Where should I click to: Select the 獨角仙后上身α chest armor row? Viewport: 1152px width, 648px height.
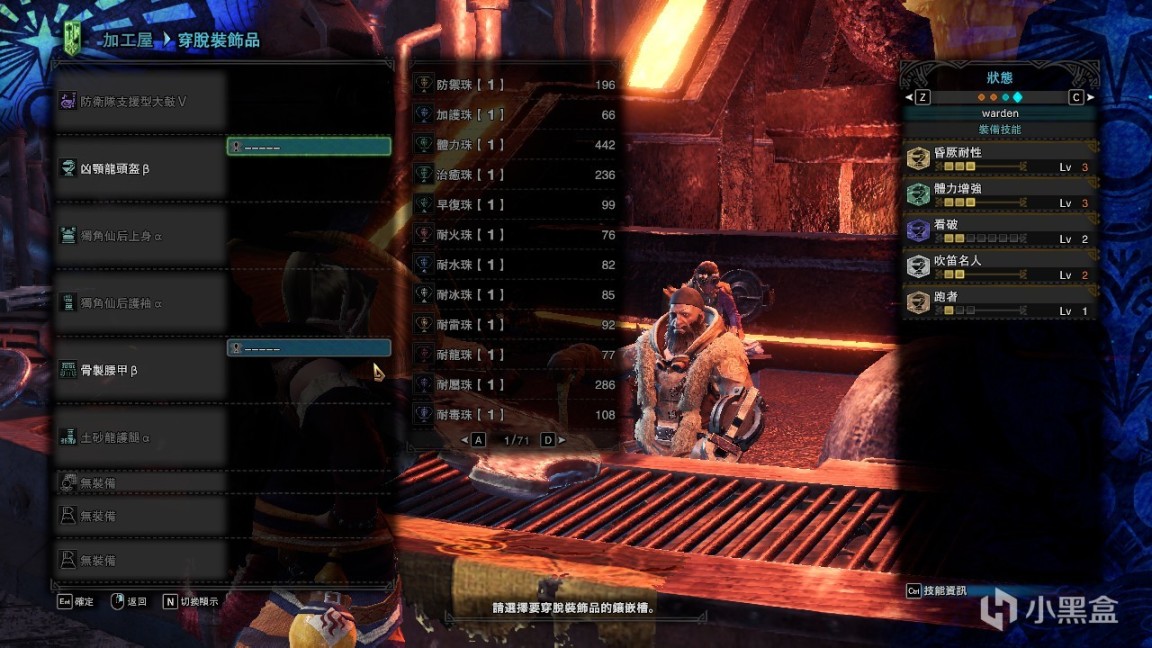pyautogui.click(x=140, y=236)
